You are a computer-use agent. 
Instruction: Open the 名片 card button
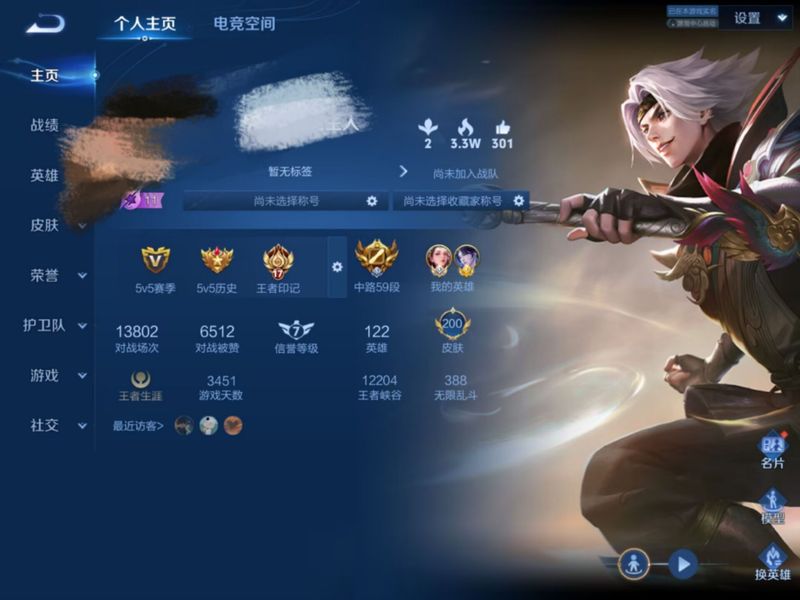pyautogui.click(x=772, y=449)
